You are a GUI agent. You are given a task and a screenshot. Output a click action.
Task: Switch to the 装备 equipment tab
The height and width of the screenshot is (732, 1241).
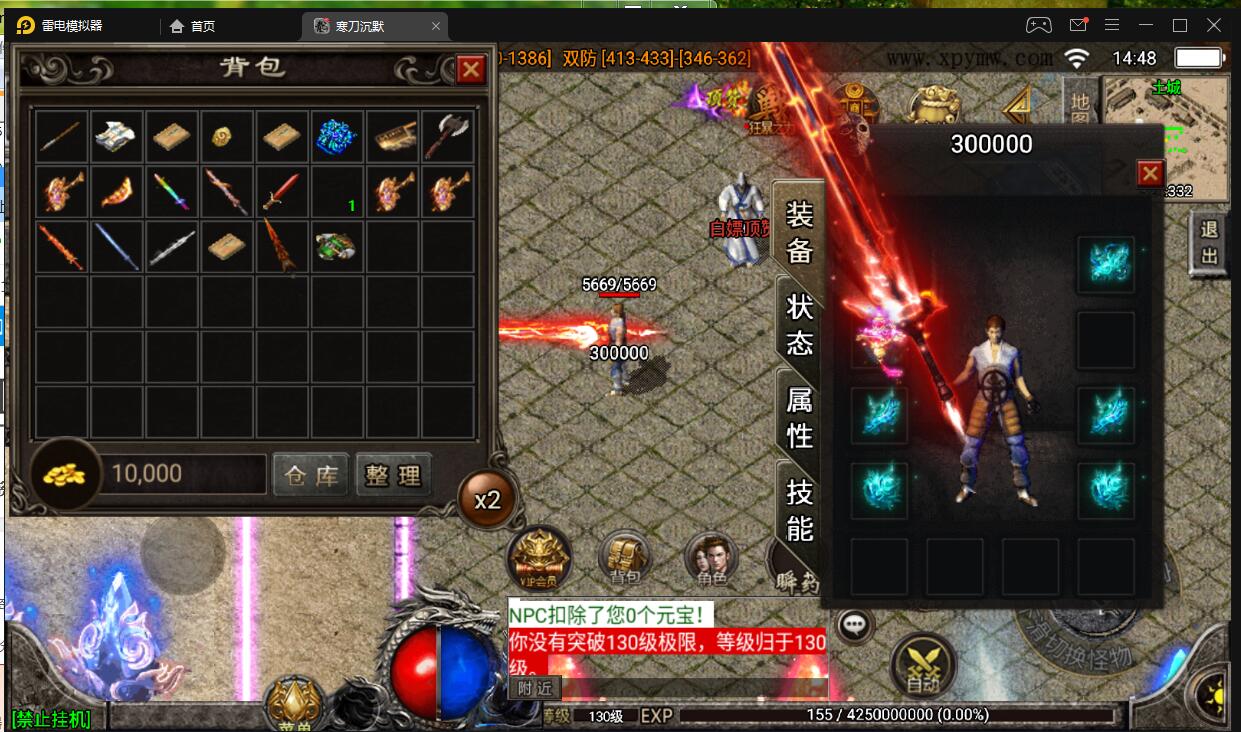799,232
